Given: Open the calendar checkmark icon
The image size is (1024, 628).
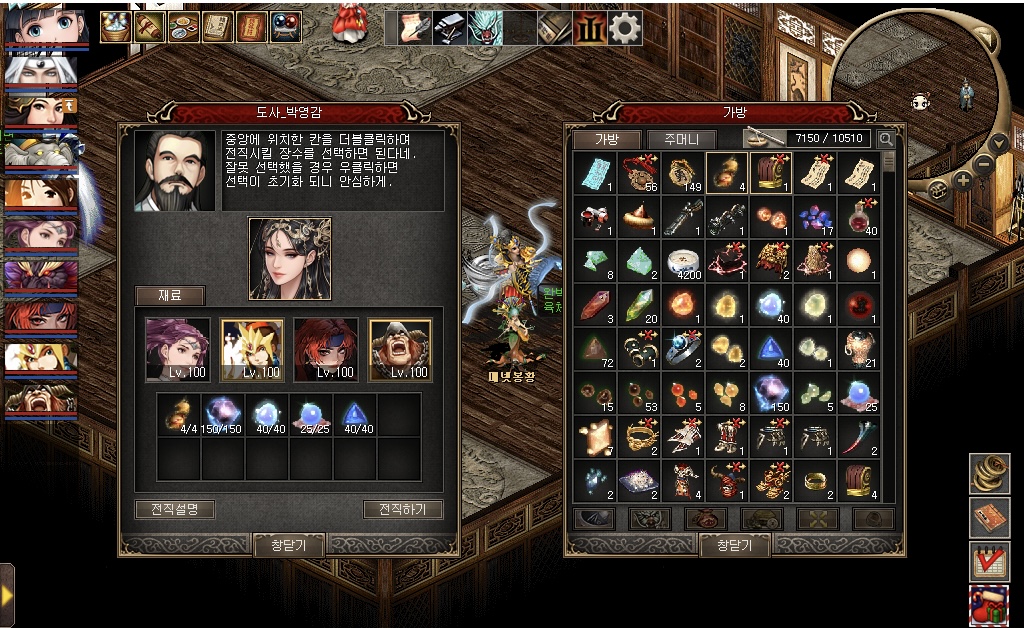Looking at the screenshot, I should pyautogui.click(x=989, y=561).
